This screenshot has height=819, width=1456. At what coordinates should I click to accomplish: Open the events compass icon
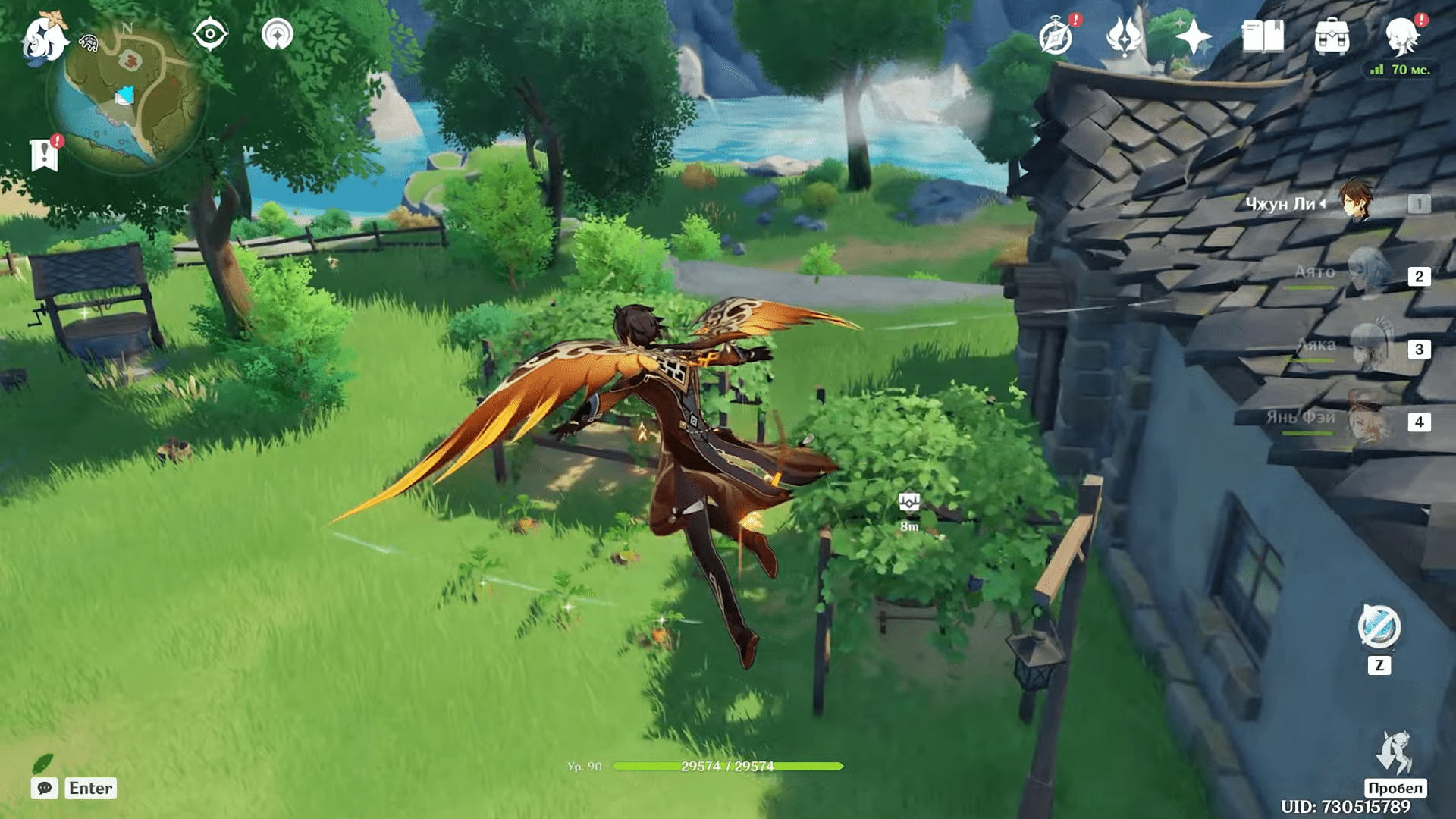point(1056,37)
